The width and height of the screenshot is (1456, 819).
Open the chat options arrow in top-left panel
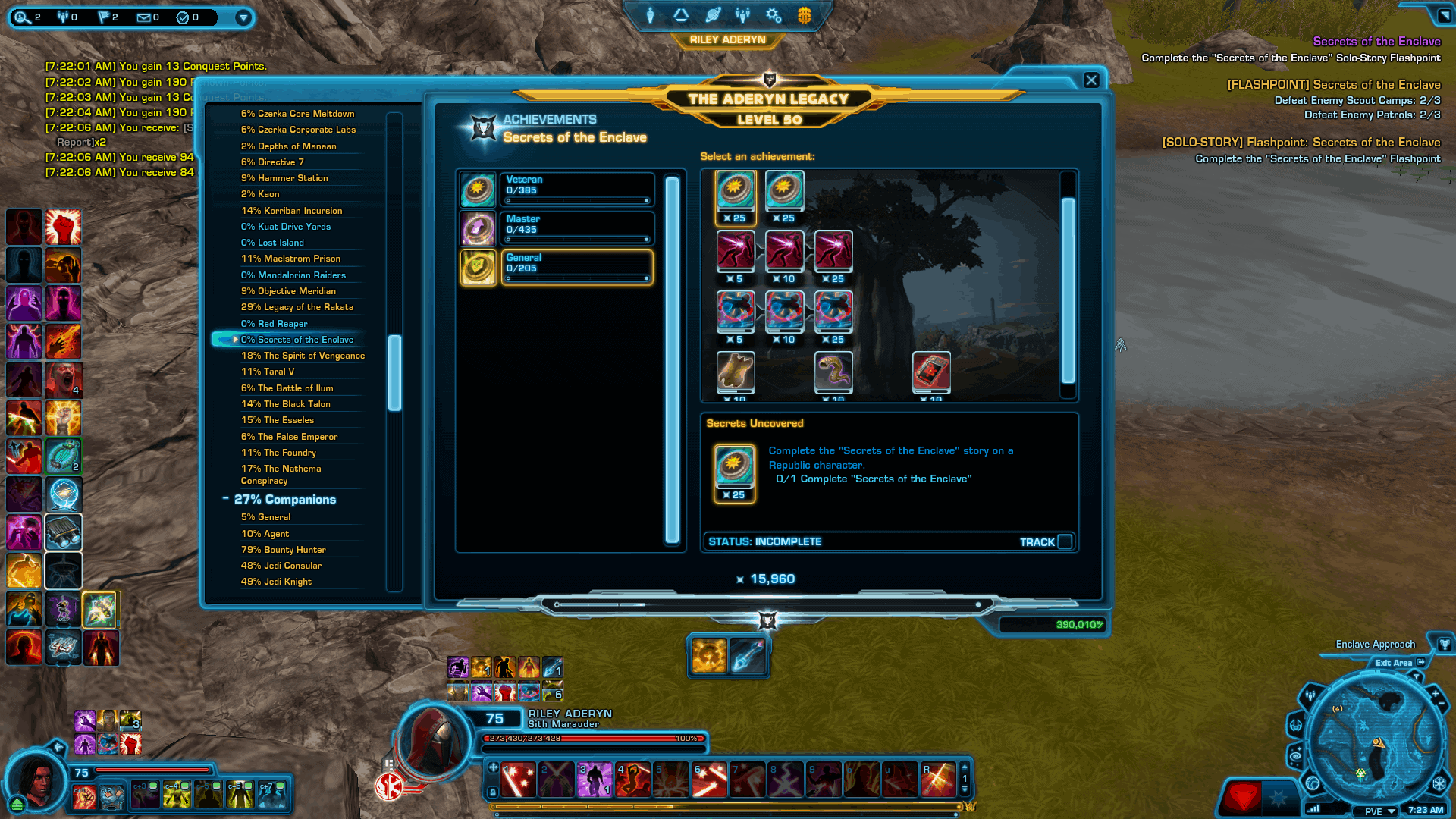pos(243,17)
